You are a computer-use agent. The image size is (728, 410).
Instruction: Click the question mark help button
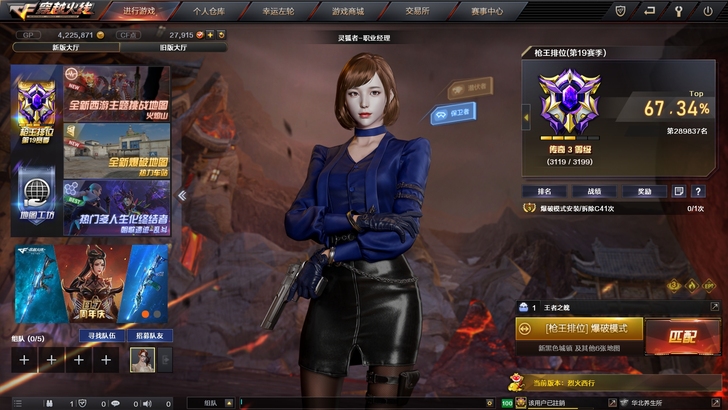[x=698, y=191]
